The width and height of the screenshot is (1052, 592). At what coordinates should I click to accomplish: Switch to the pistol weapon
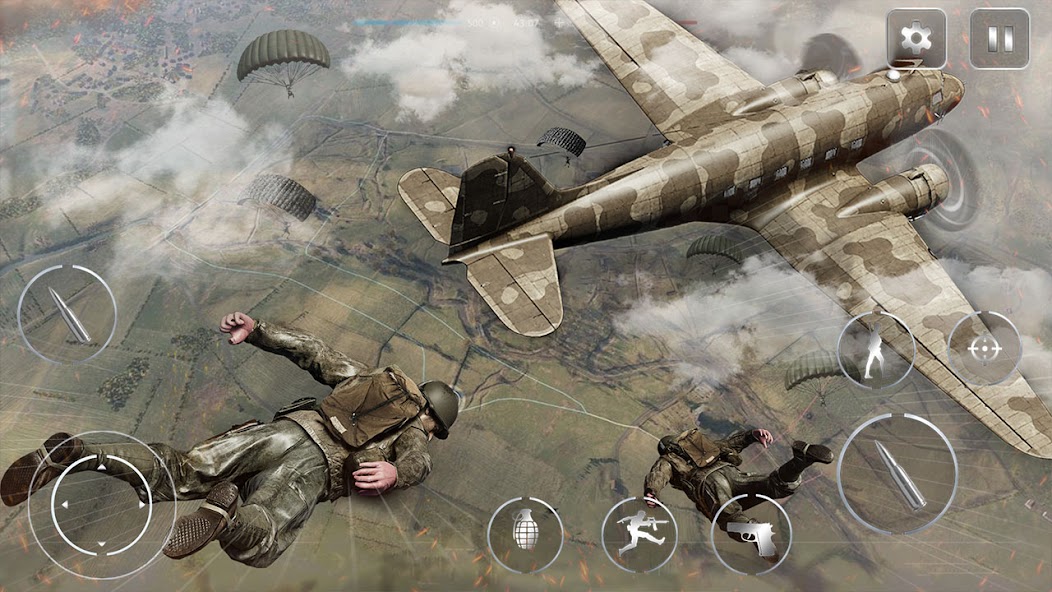coord(751,535)
